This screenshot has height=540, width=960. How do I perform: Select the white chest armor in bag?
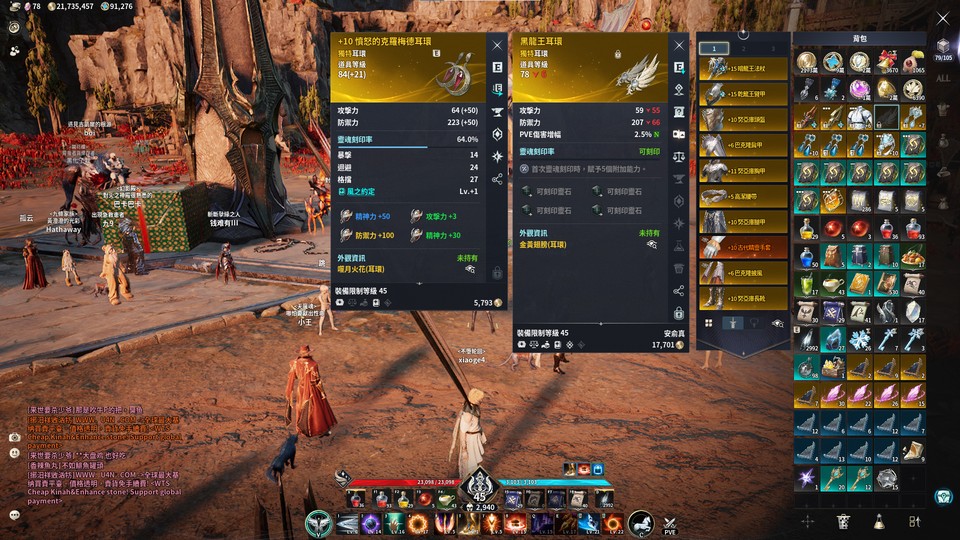[860, 118]
